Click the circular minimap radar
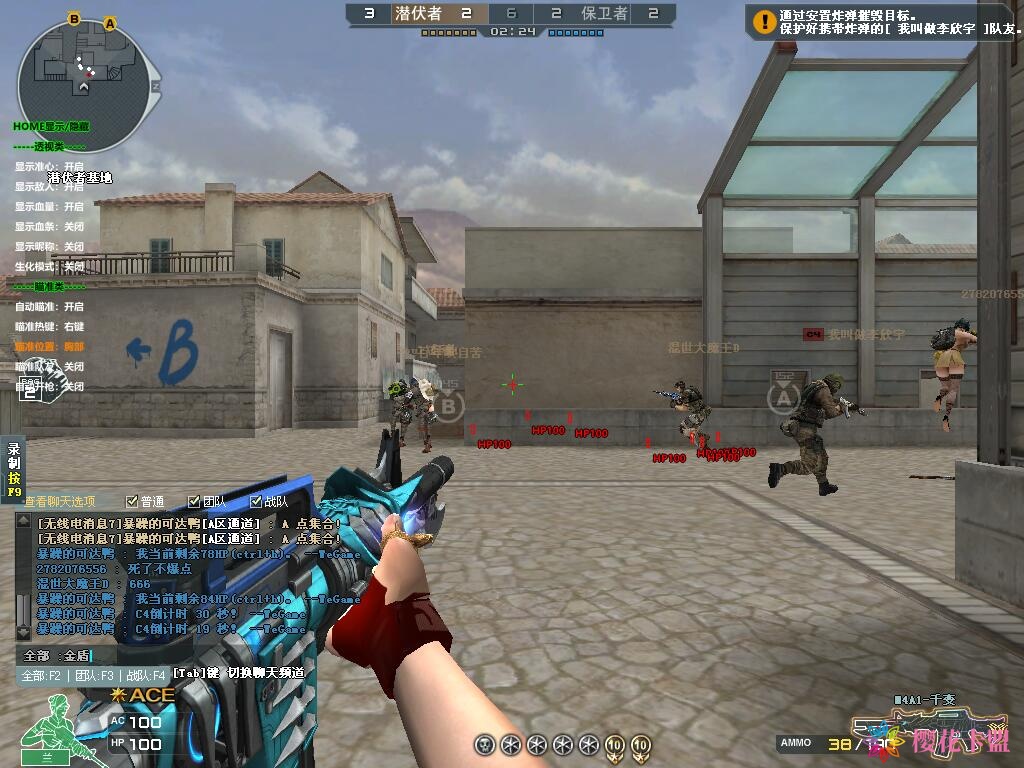Viewport: 1024px width, 768px height. click(x=88, y=80)
